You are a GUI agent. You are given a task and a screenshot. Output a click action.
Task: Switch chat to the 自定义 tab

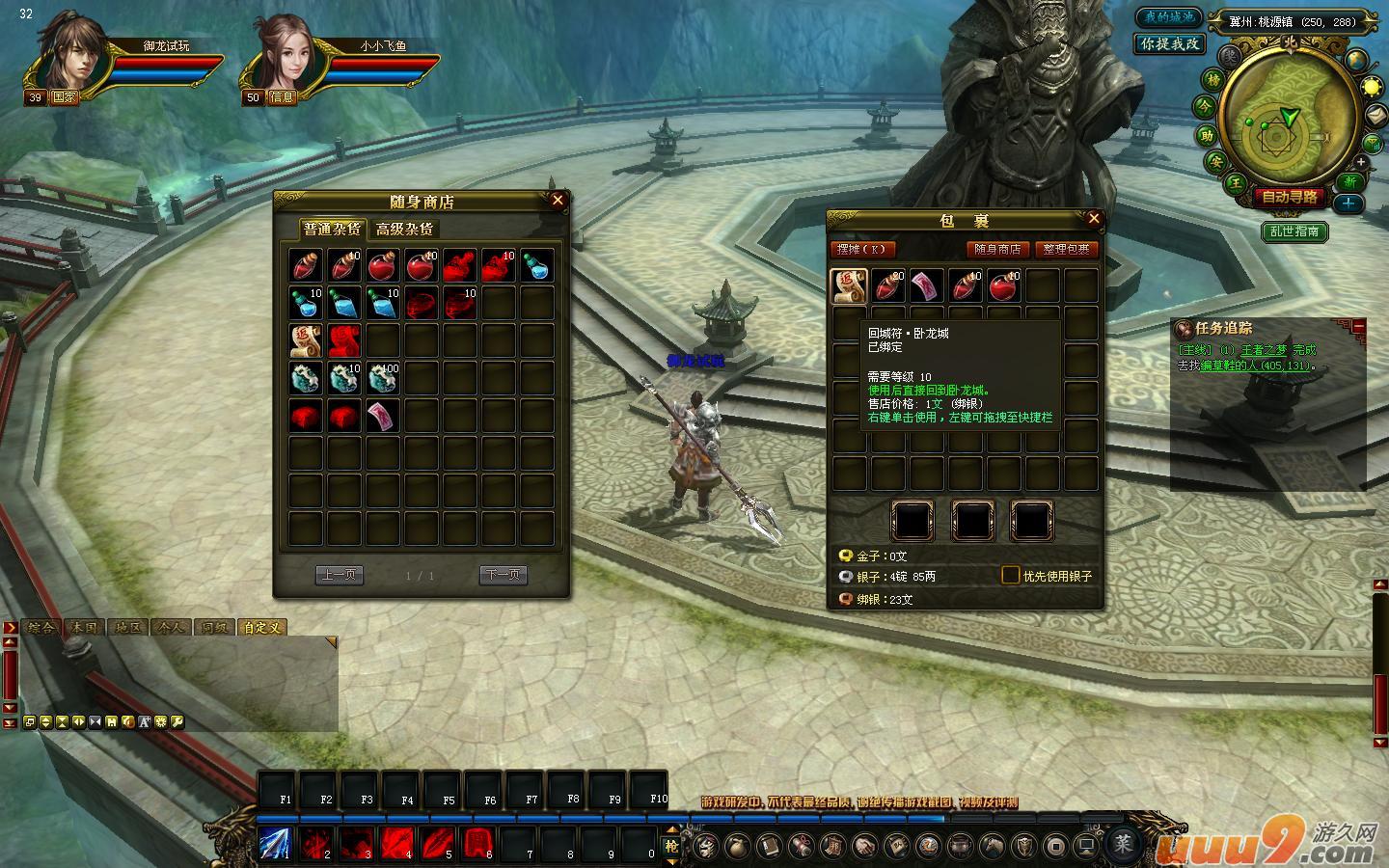tap(261, 627)
